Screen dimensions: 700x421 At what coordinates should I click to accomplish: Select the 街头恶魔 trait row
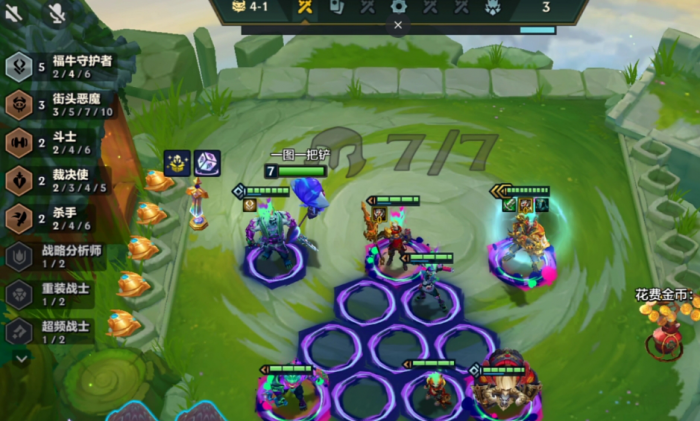click(60, 104)
